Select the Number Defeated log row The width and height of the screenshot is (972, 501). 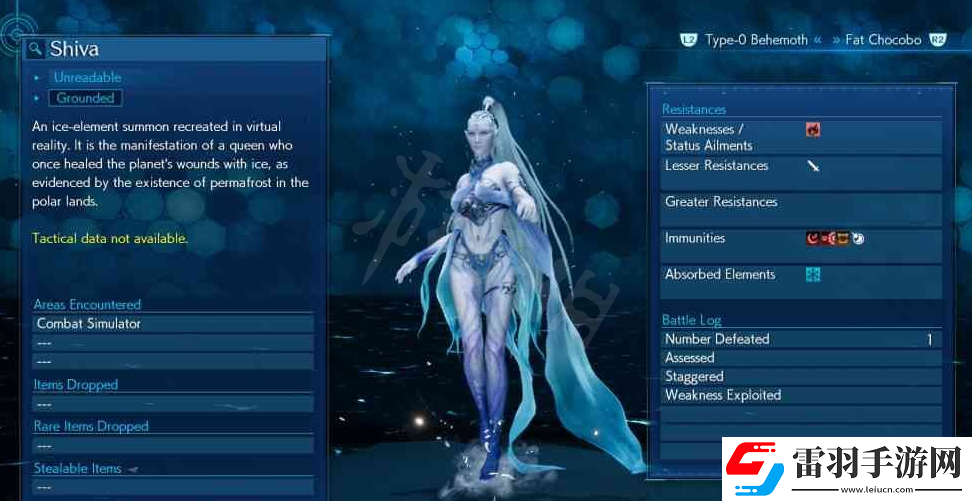[800, 339]
